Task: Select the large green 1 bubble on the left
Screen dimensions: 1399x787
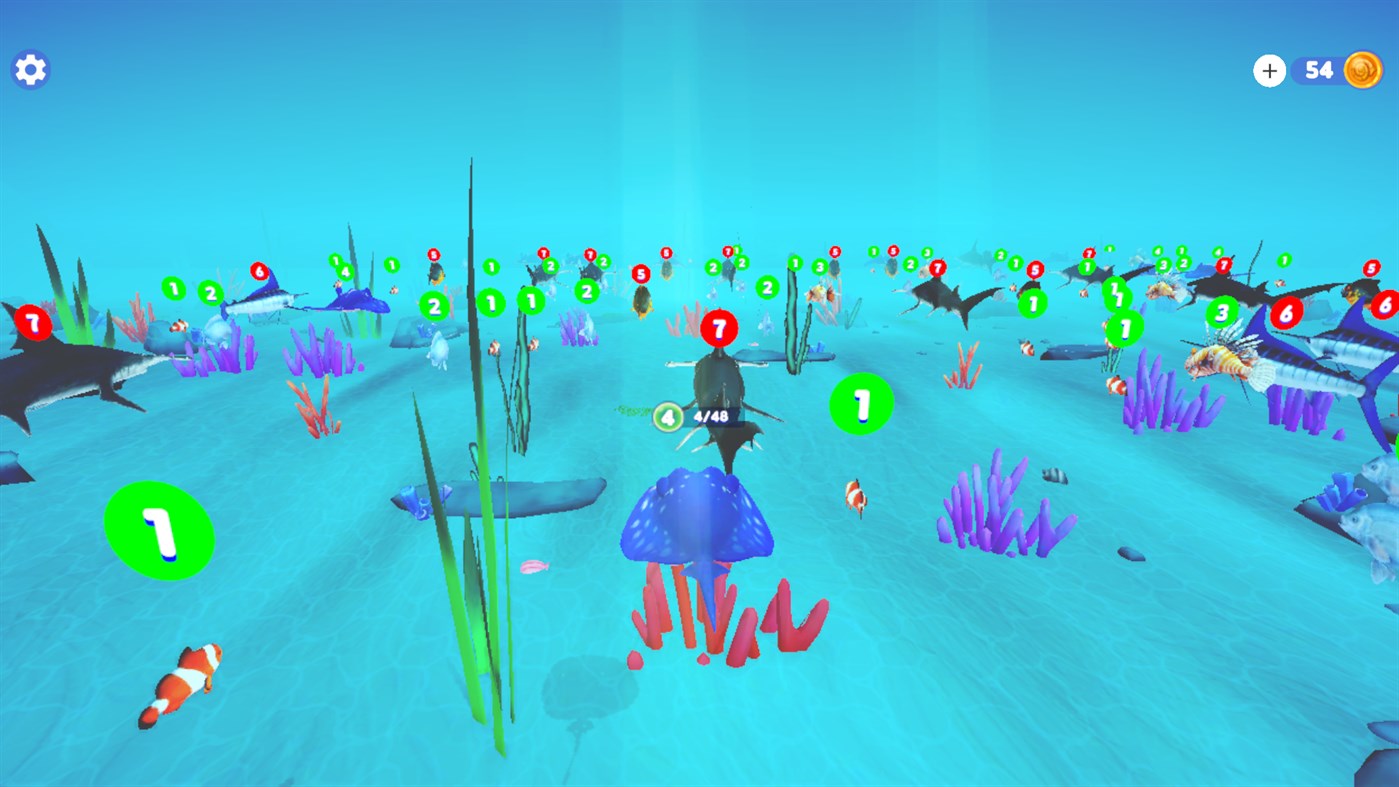Action: (158, 530)
